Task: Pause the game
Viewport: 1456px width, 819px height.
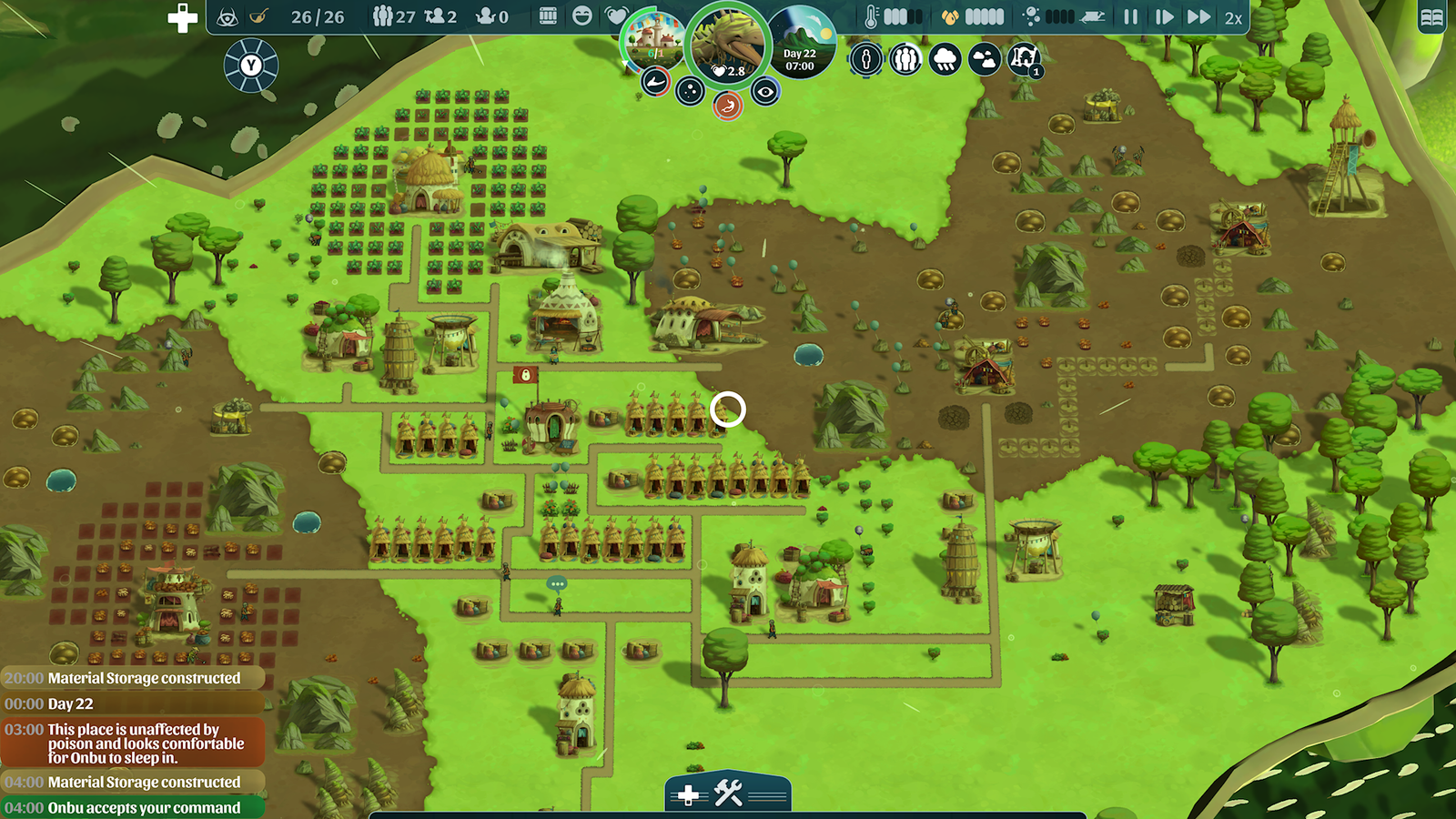Action: tap(1130, 16)
